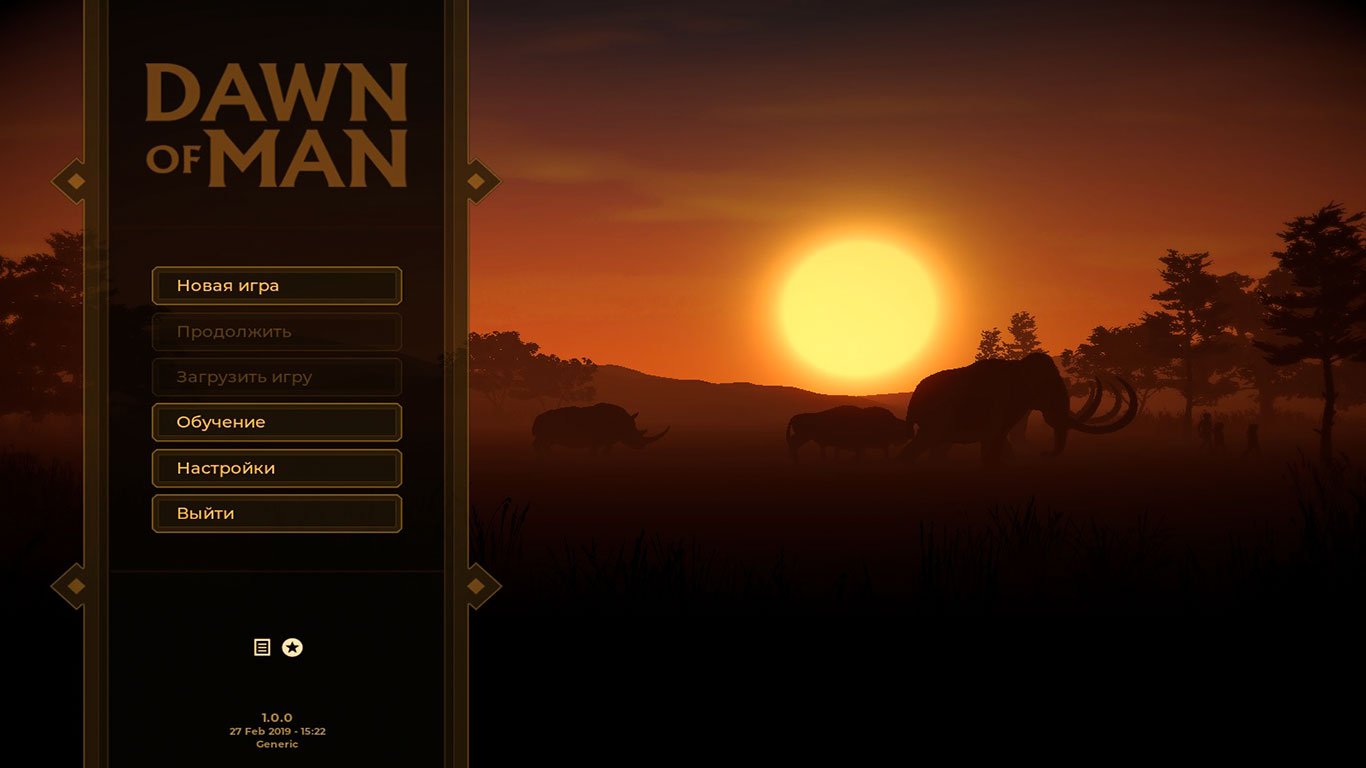Image resolution: width=1366 pixels, height=768 pixels.
Task: Open the Обучение tutorial menu
Action: [276, 422]
